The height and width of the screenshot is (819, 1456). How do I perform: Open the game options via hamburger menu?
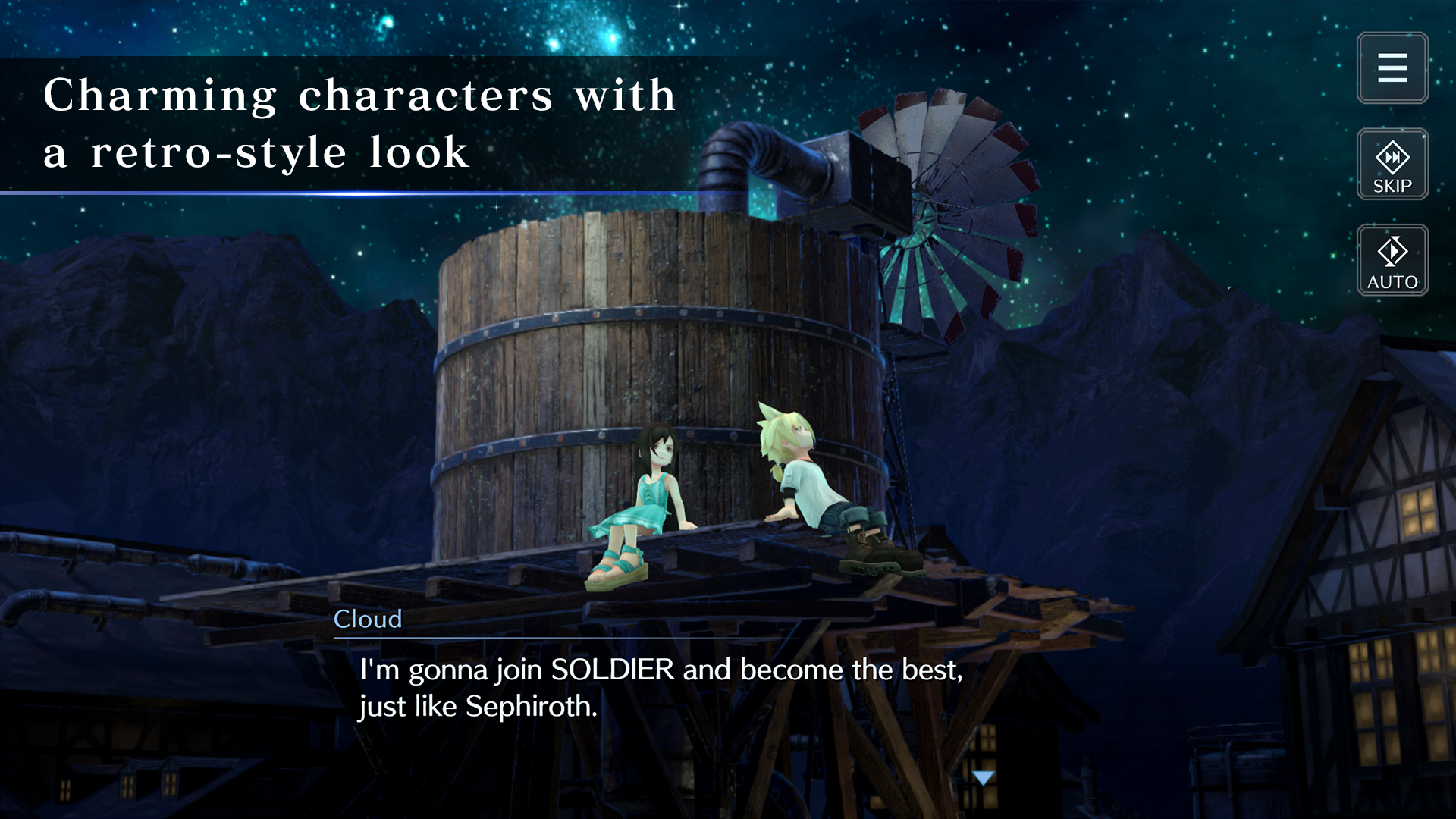pos(1392,69)
